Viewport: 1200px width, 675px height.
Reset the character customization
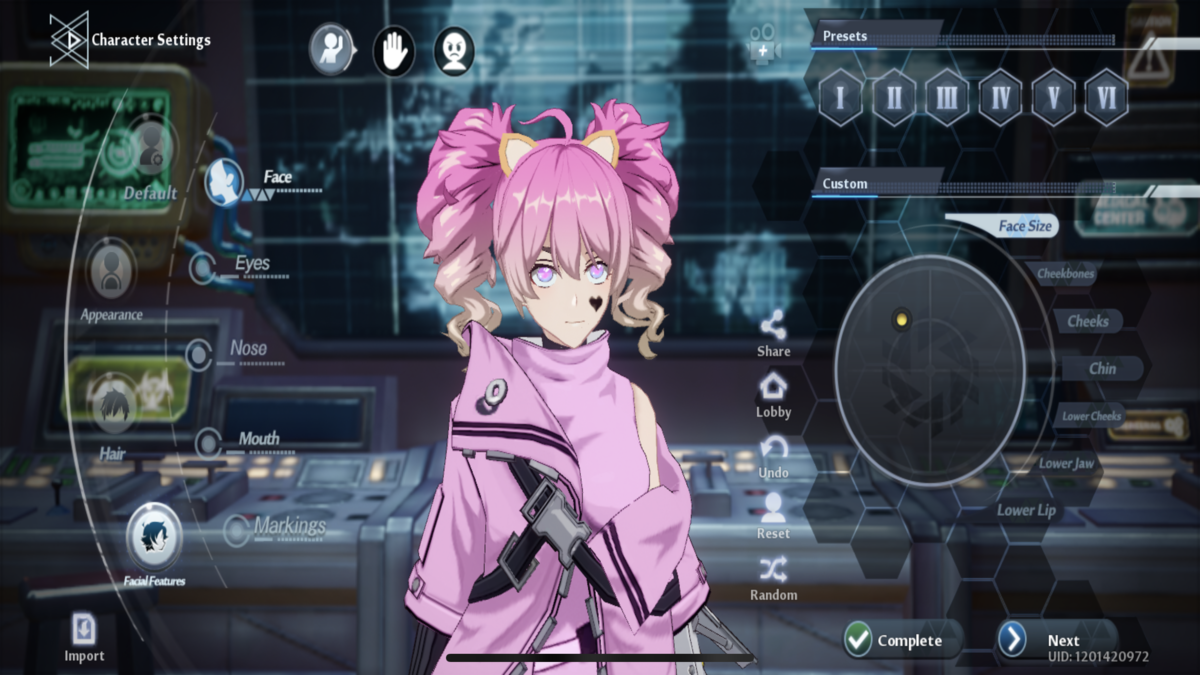(773, 518)
